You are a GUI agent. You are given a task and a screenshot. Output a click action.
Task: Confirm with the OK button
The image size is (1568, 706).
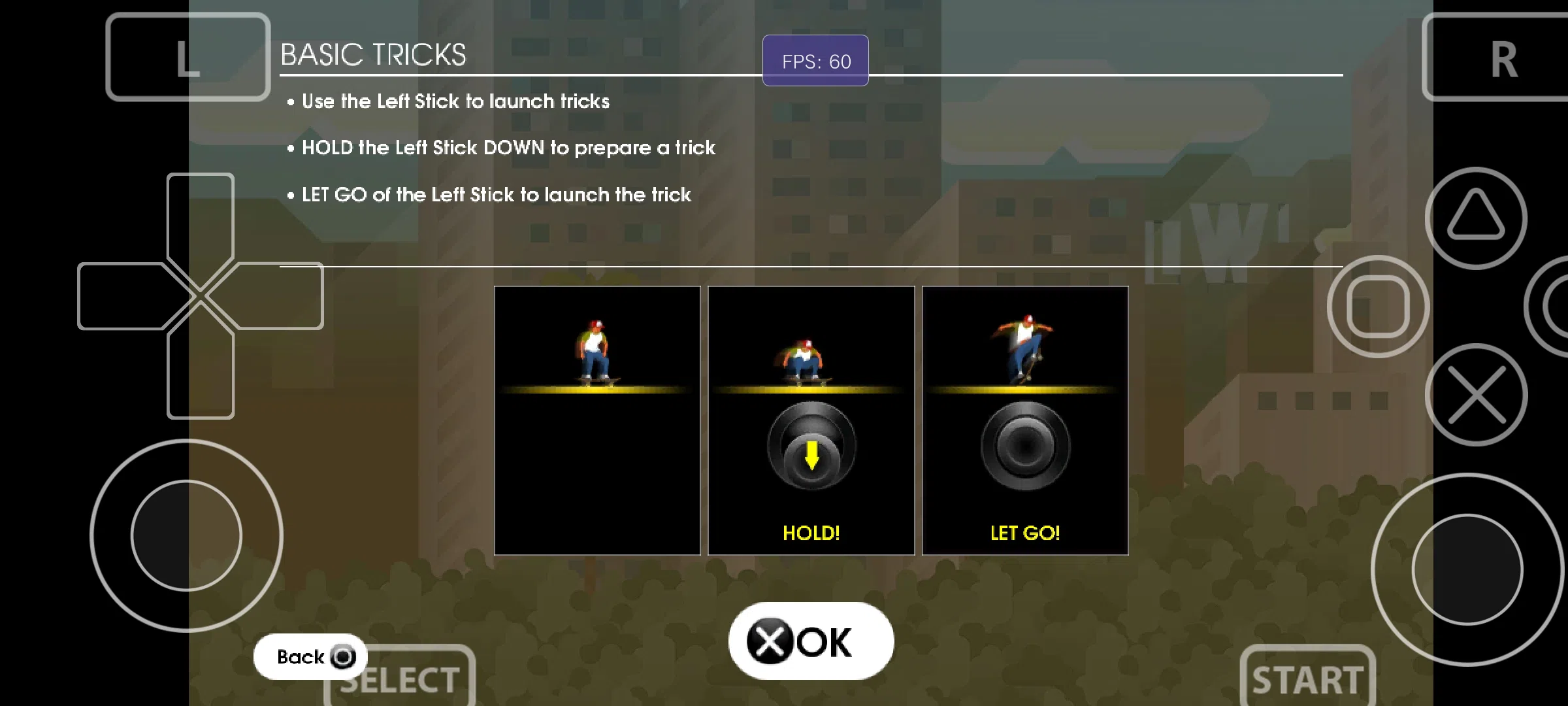810,641
